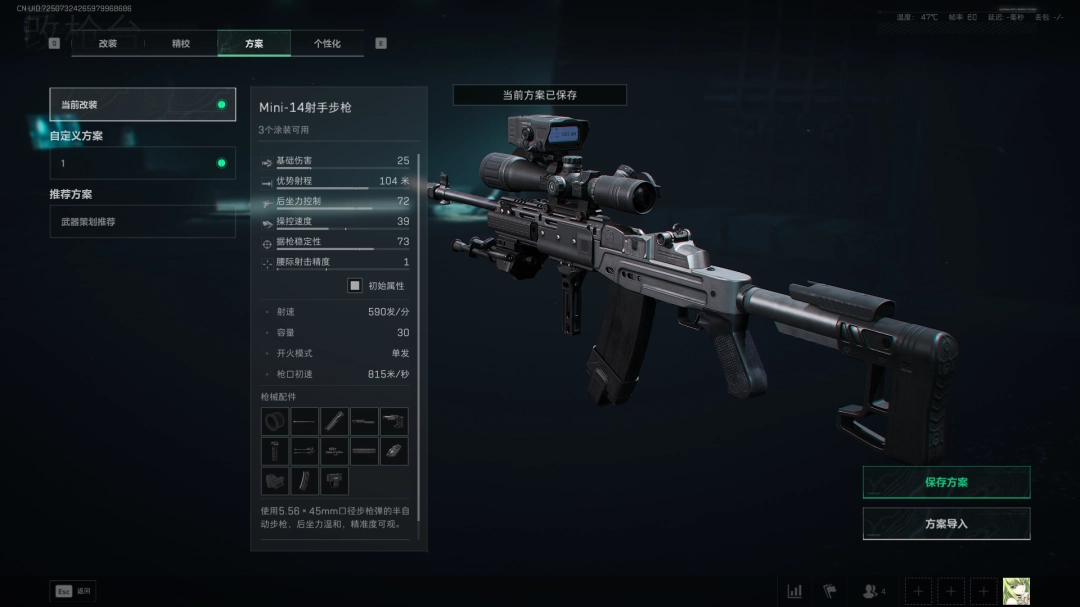This screenshot has height=607, width=1080.
Task: Select the magazine attachment slot
Action: pyautogui.click(x=304, y=481)
